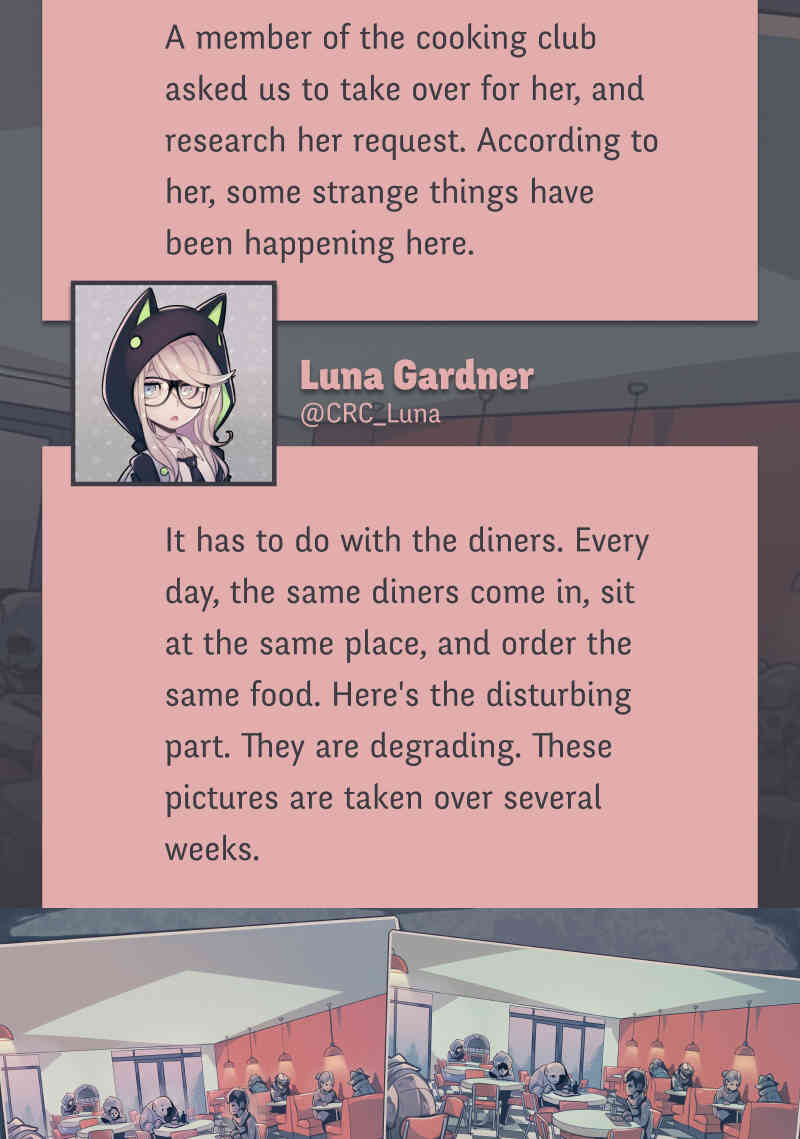The height and width of the screenshot is (1139, 800).
Task: Select the cooking club request post
Action: tap(400, 140)
